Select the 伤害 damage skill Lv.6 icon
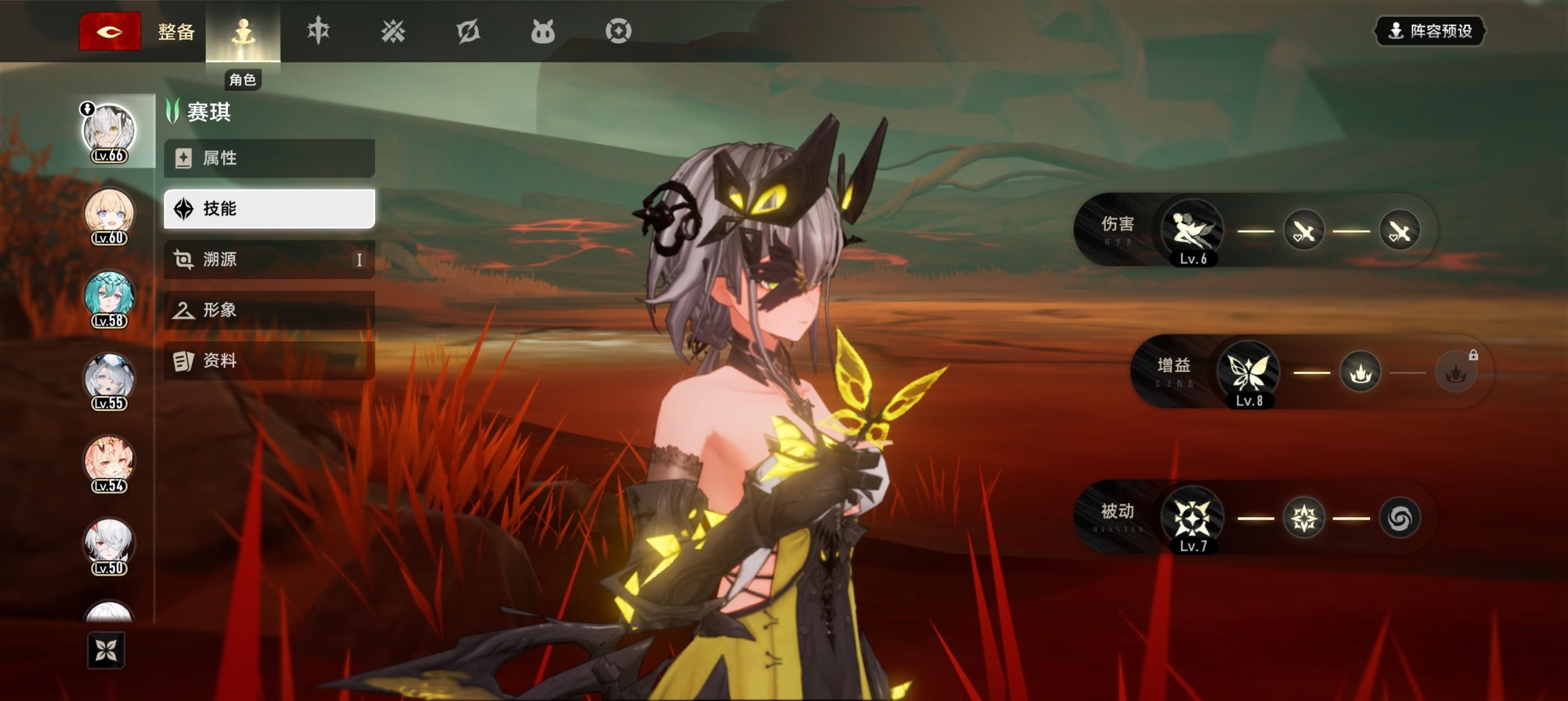 coord(1192,231)
